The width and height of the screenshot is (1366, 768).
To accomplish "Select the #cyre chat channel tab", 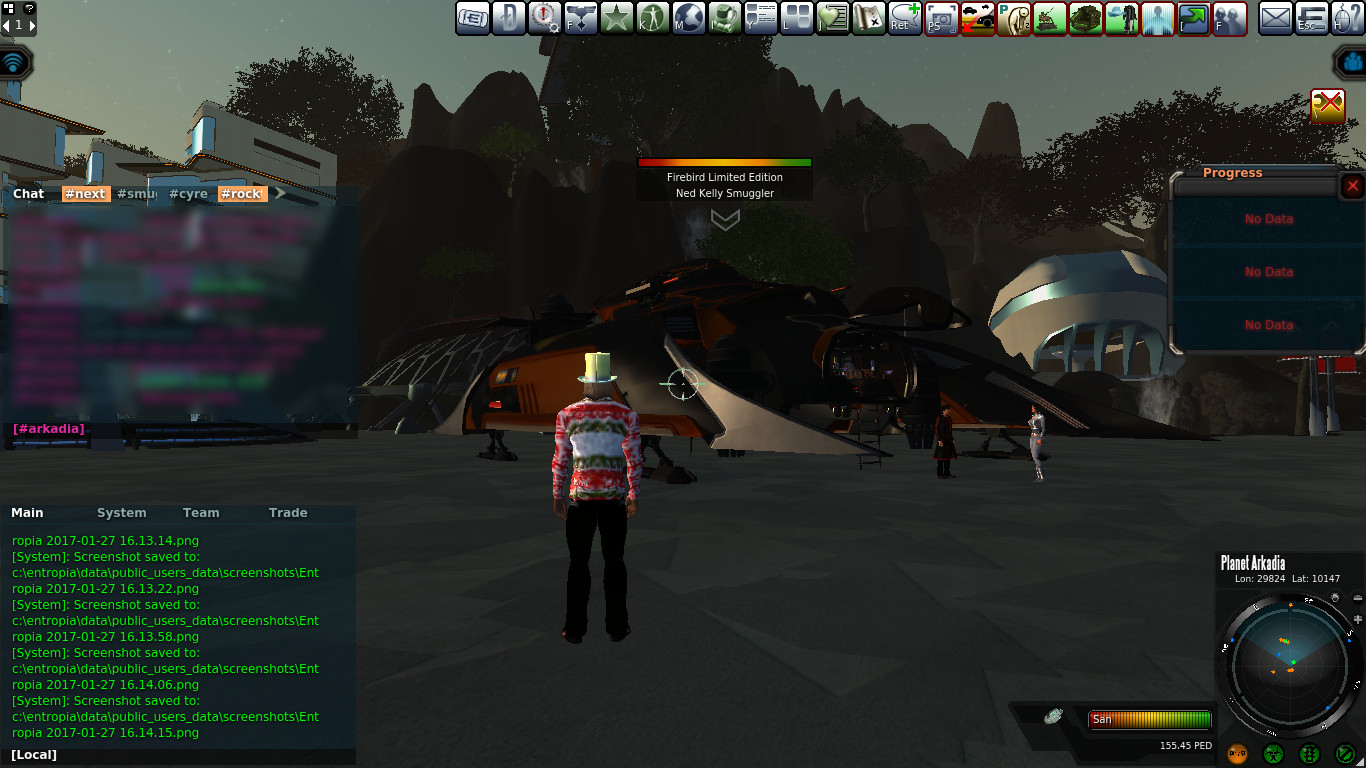I will coord(188,194).
